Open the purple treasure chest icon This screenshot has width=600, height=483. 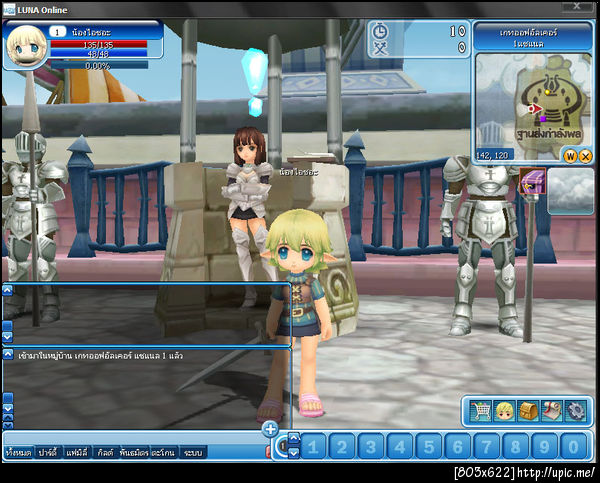click(x=532, y=183)
